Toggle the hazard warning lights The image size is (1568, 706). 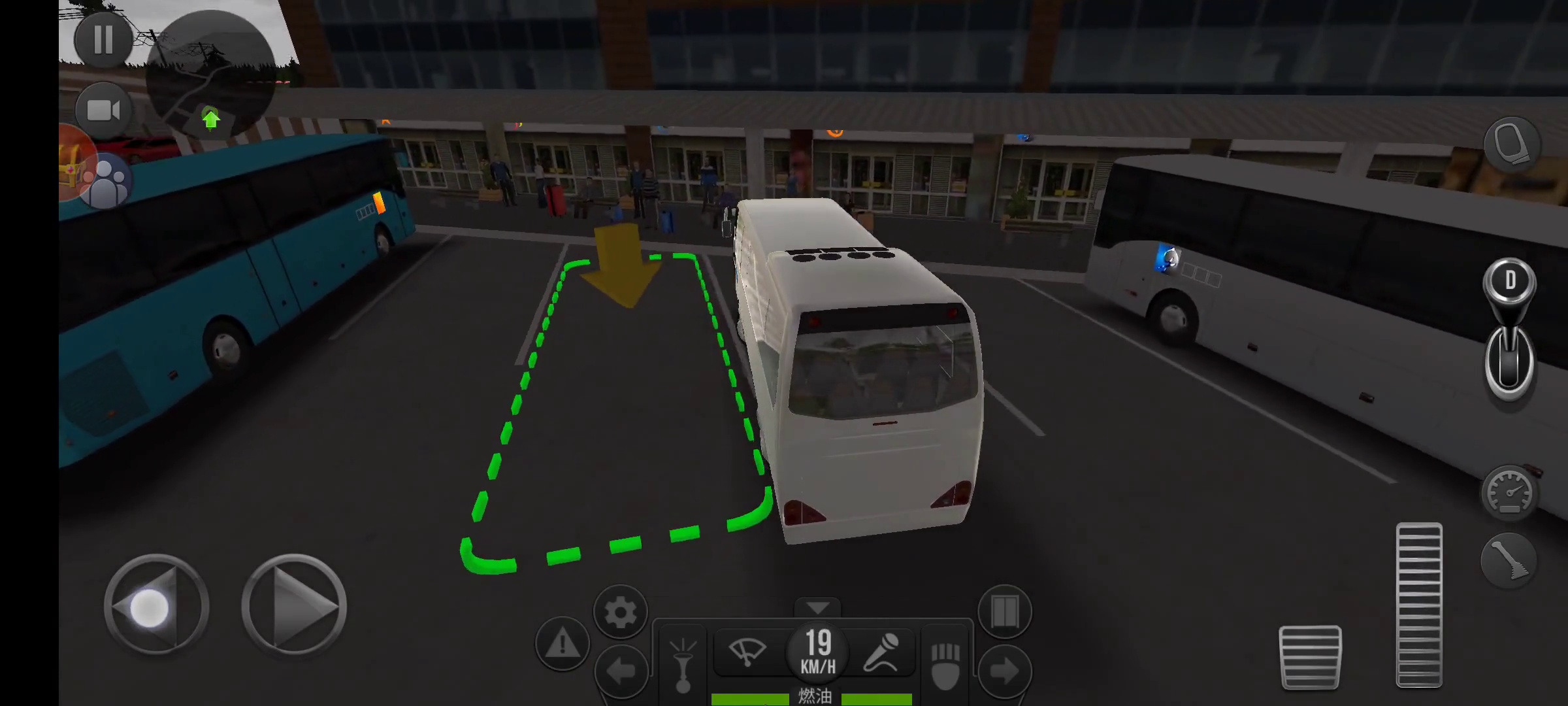coord(562,645)
